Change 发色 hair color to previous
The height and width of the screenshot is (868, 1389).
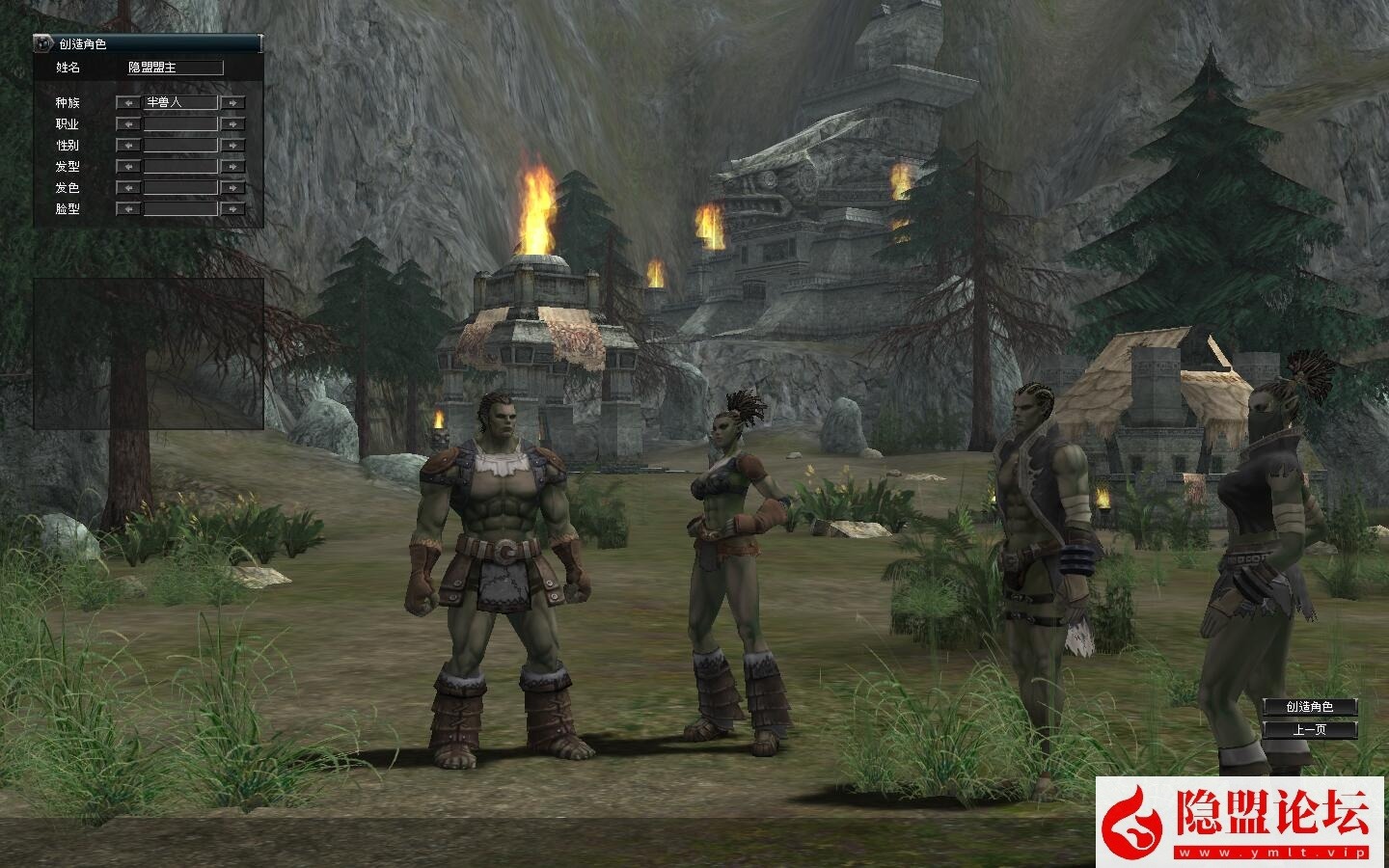coord(128,187)
